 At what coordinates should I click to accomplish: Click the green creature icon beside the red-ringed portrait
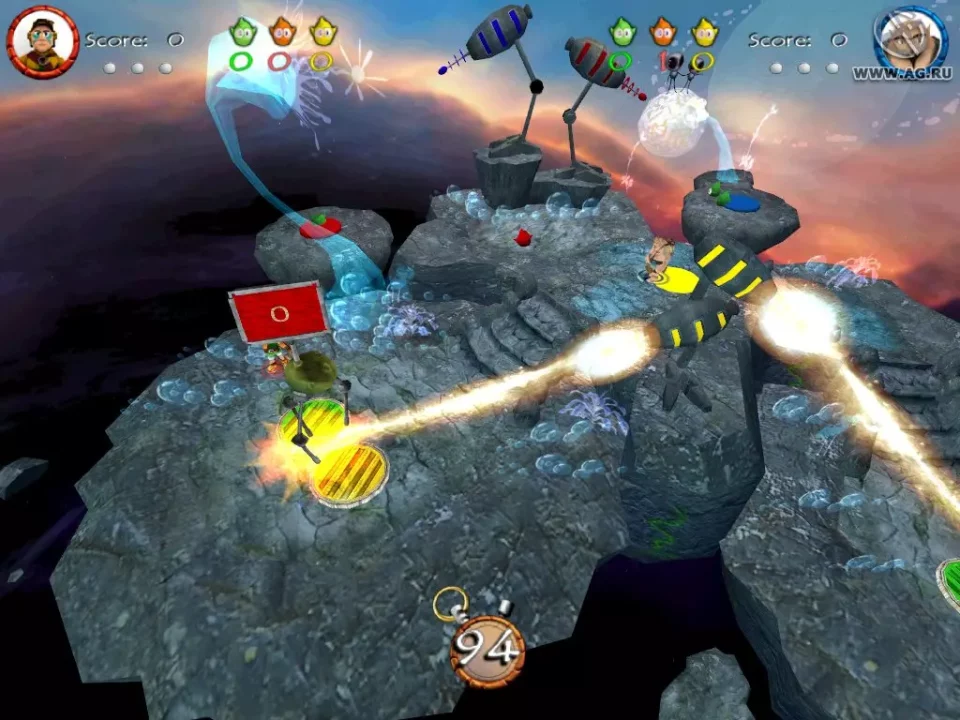(x=241, y=32)
